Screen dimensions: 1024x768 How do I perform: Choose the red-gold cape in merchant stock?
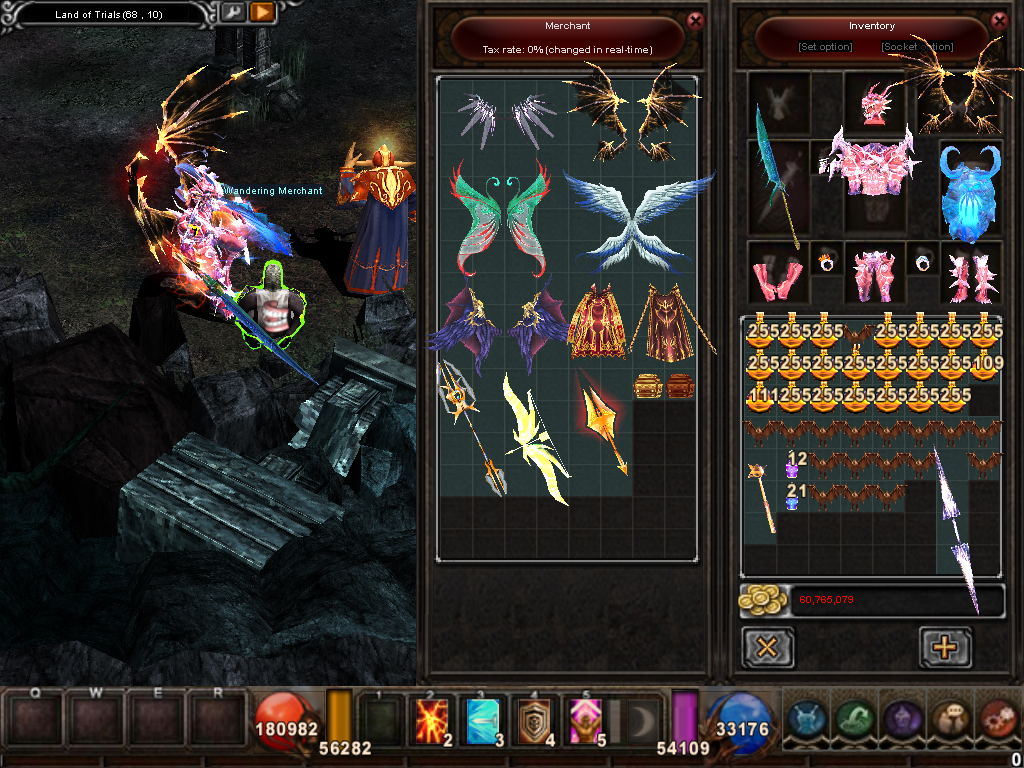pos(598,323)
